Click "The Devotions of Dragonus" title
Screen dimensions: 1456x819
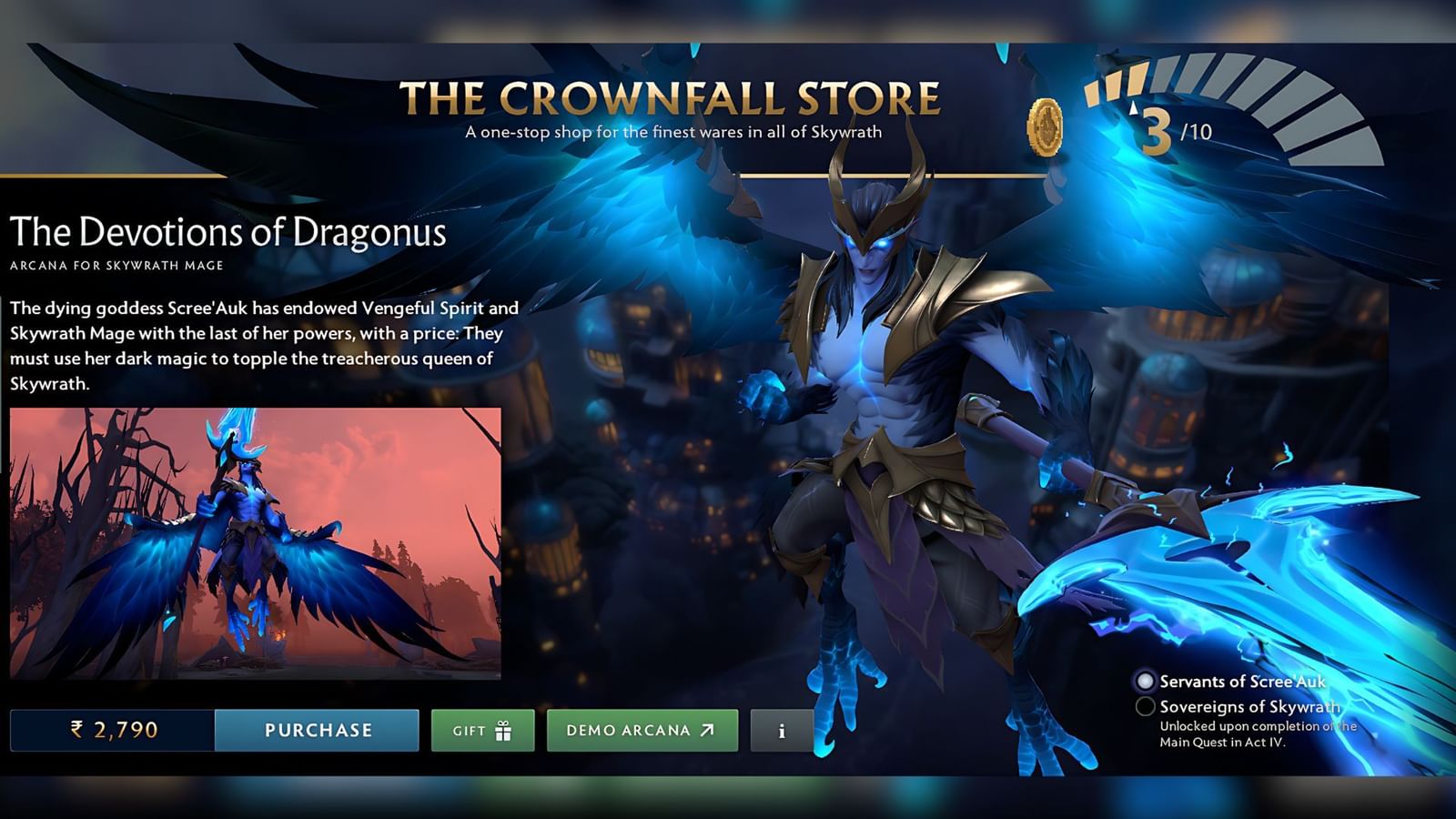(x=230, y=234)
